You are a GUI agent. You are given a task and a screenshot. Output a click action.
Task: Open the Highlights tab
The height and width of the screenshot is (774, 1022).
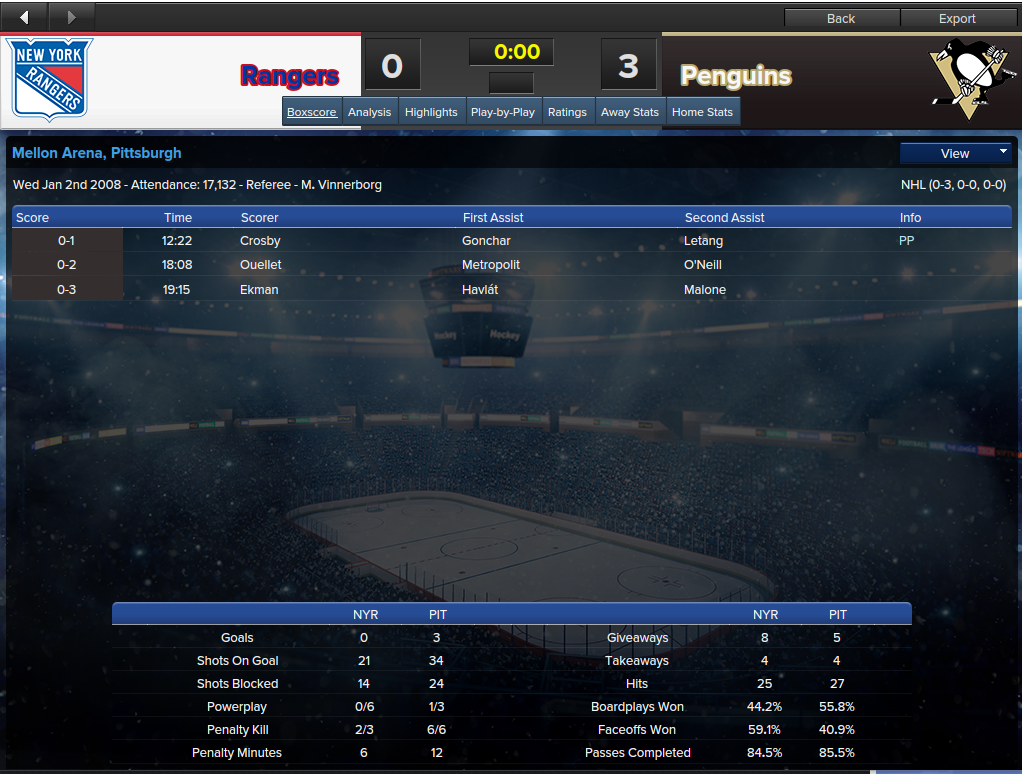[431, 112]
